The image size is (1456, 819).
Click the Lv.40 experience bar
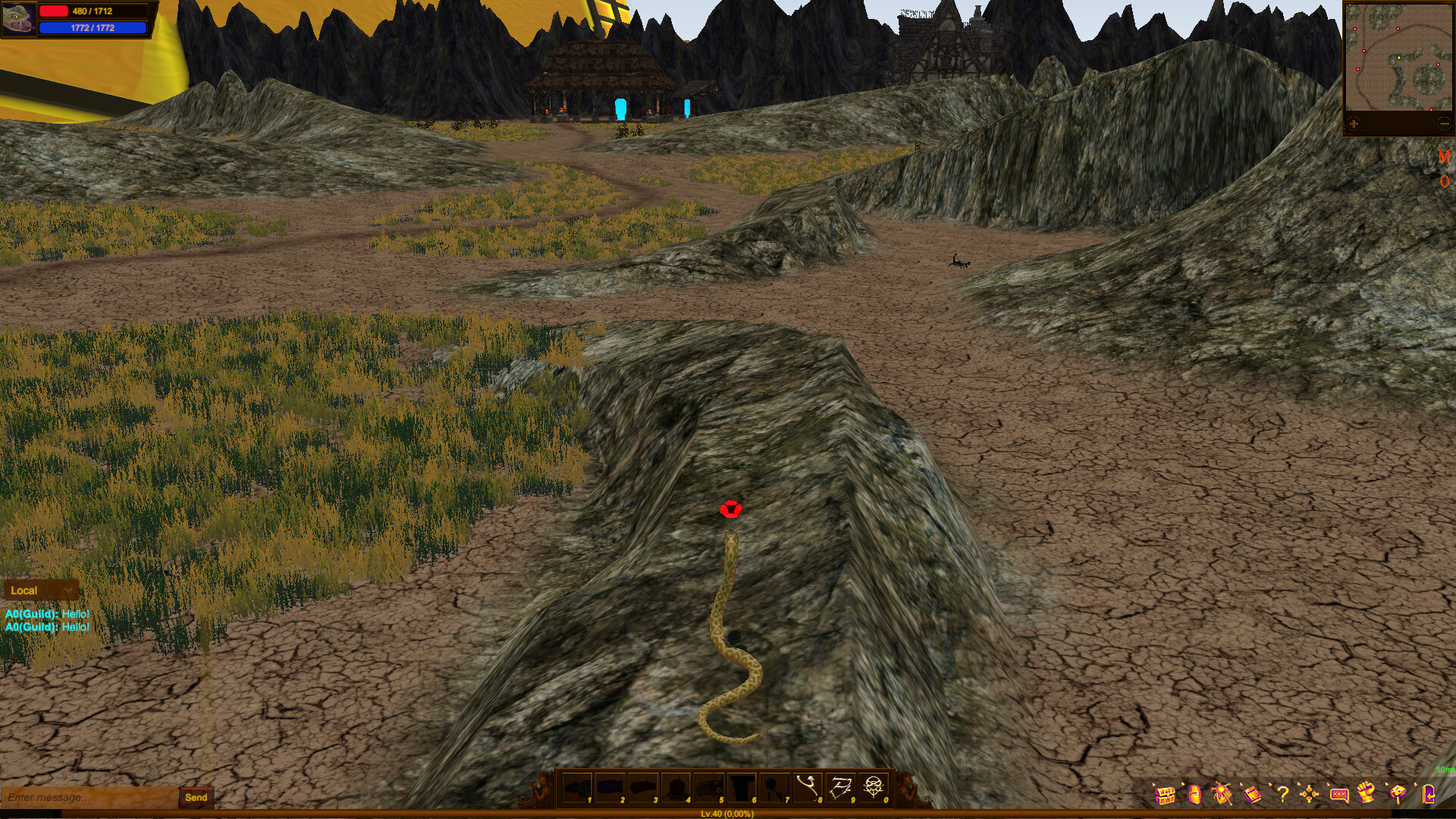(728, 814)
